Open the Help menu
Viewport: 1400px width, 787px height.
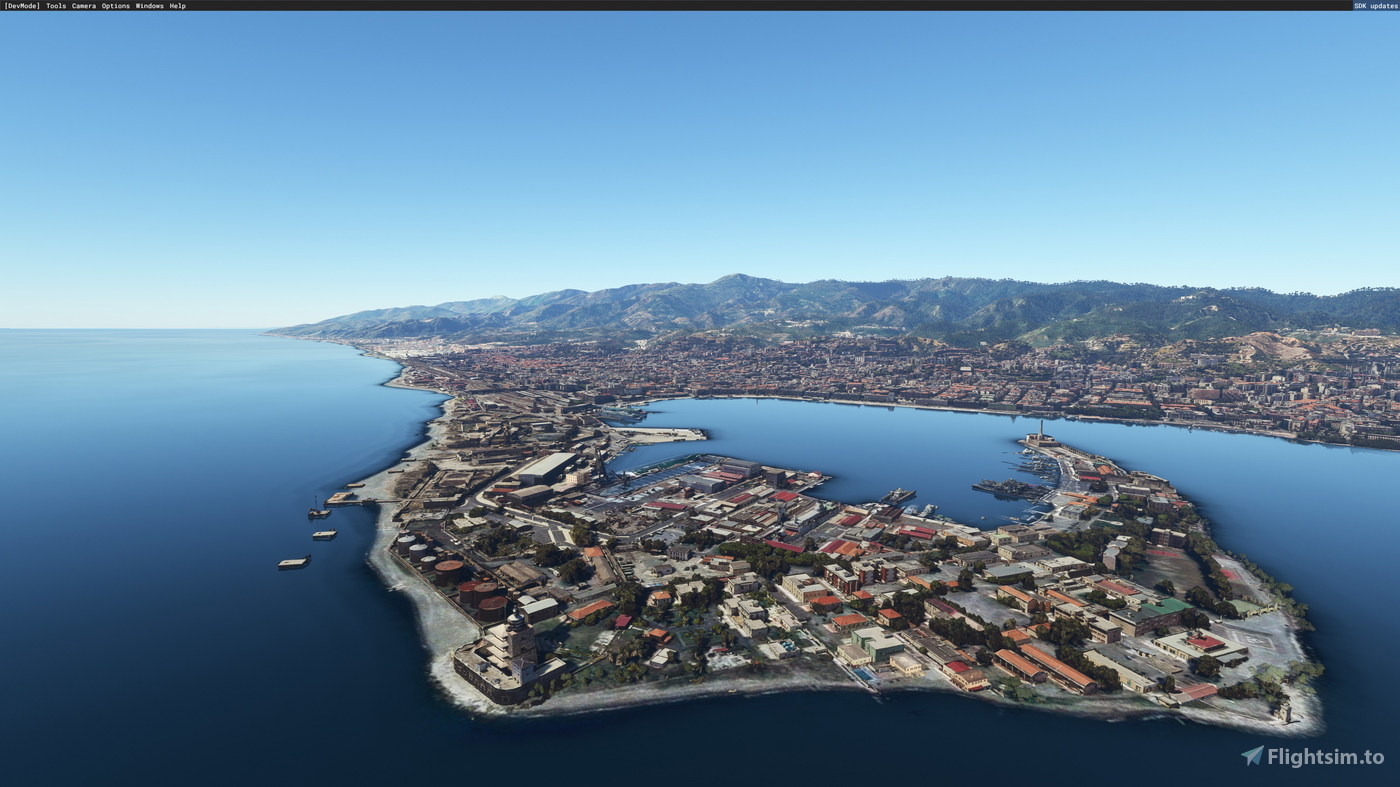[178, 5]
